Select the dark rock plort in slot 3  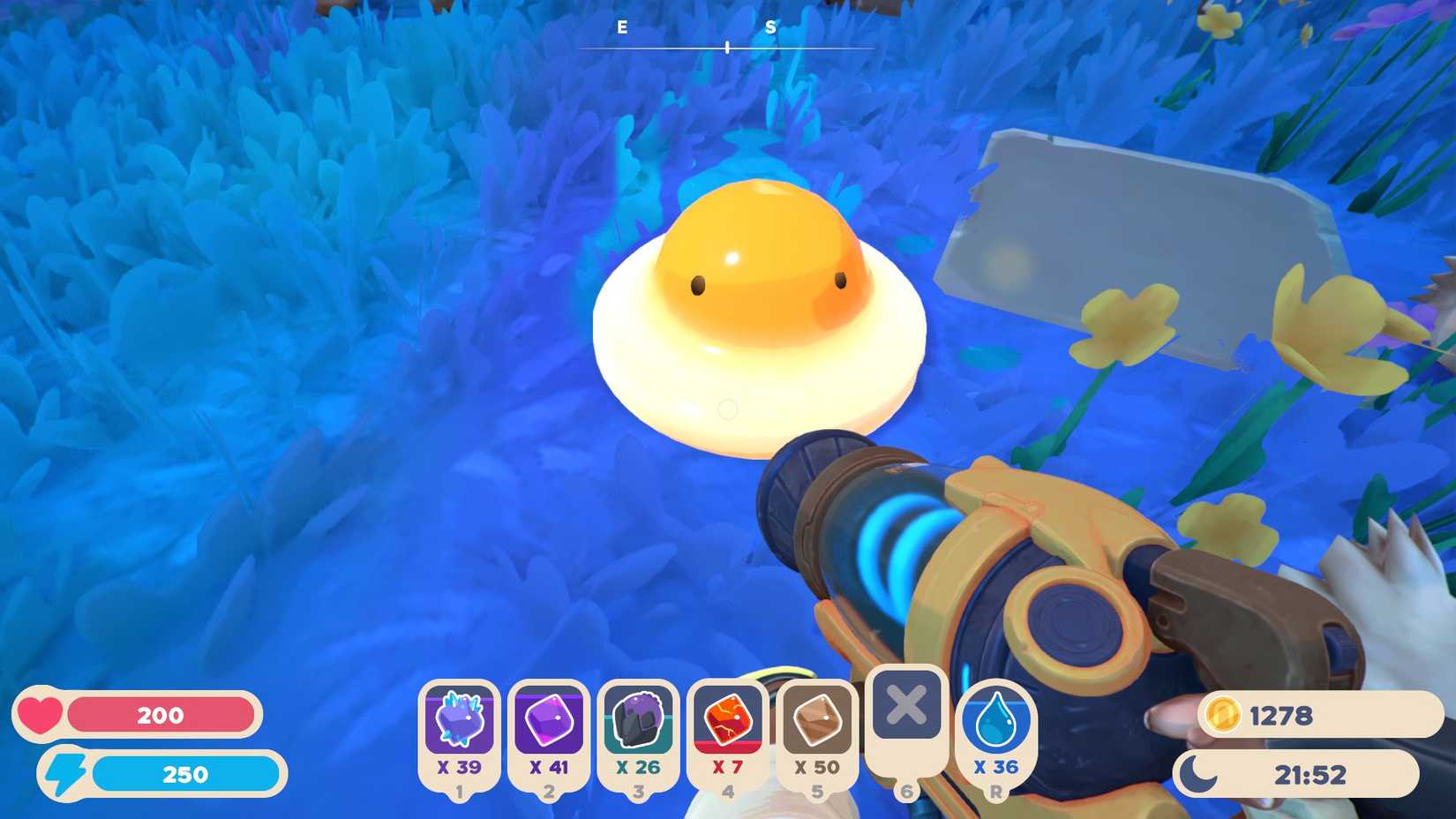point(639,724)
